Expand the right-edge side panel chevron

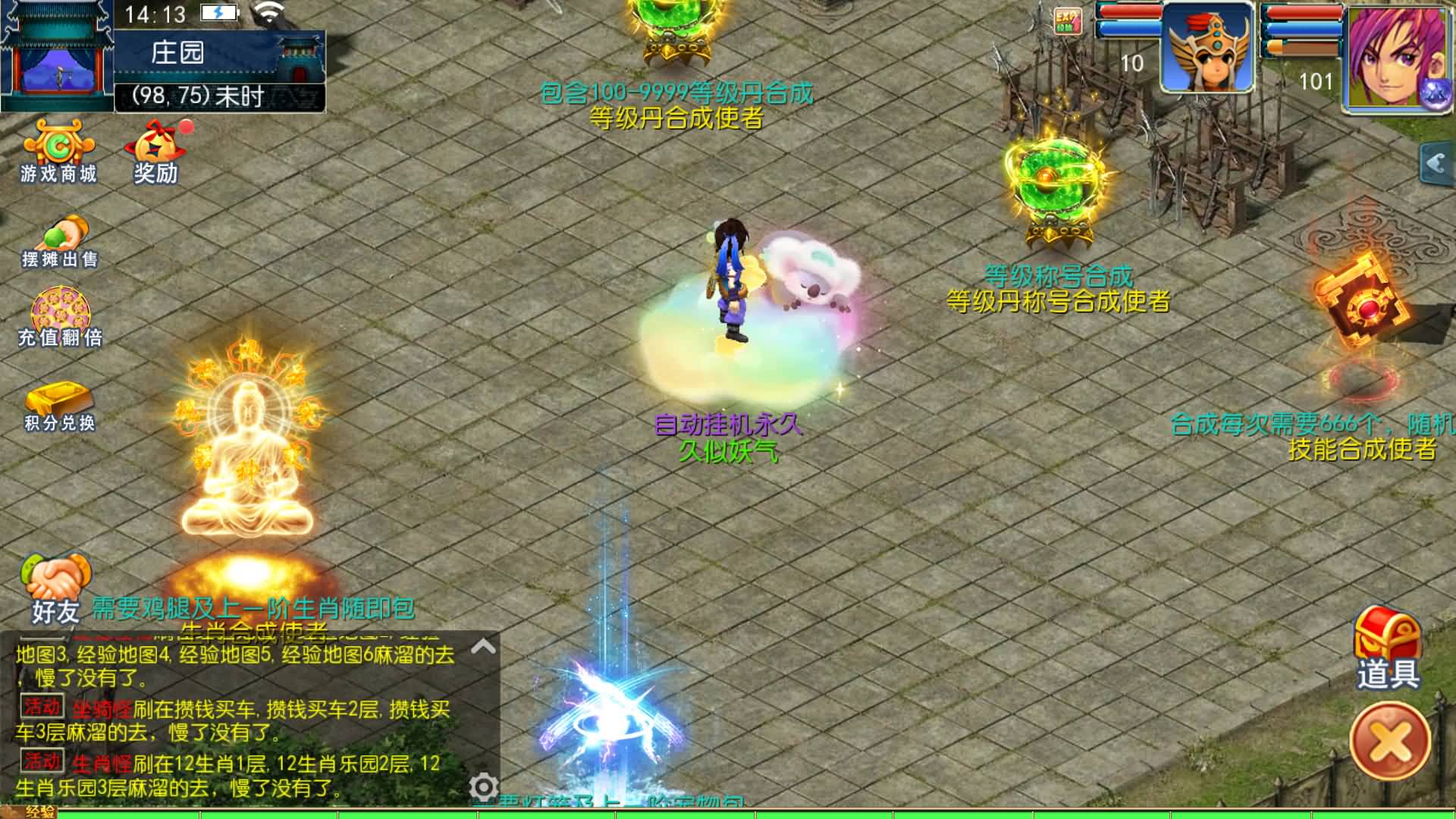coord(1438,161)
